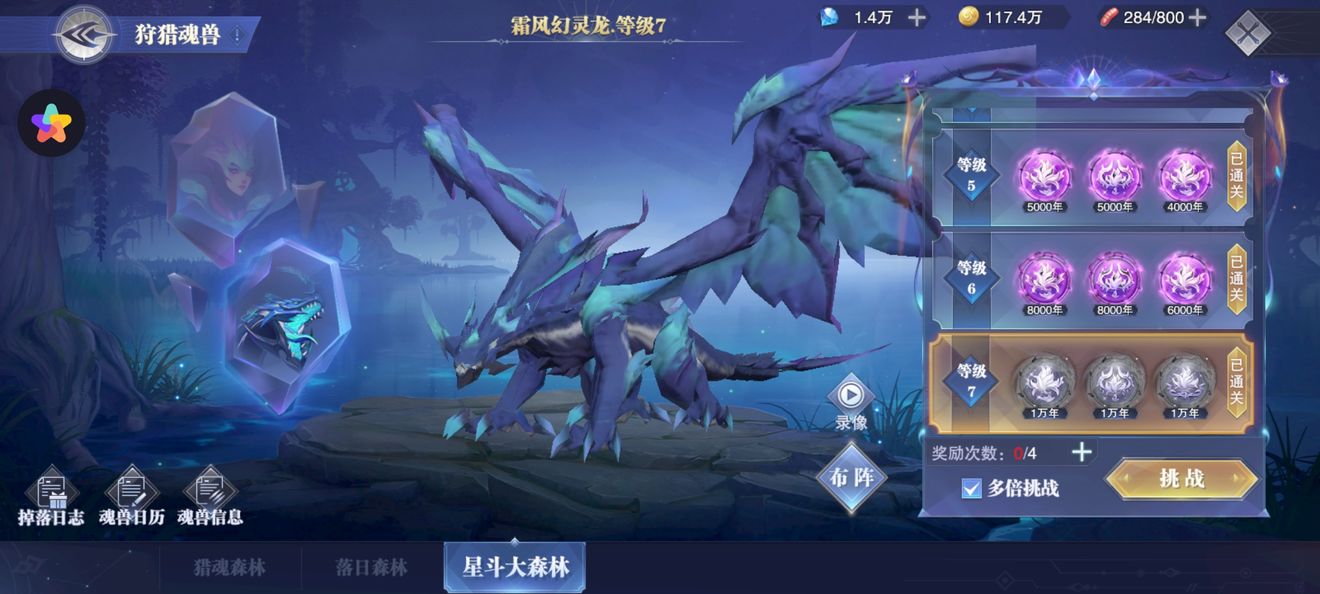The image size is (1320, 594).
Task: Add more 奖励次数 reward attempts
Action: (1081, 452)
